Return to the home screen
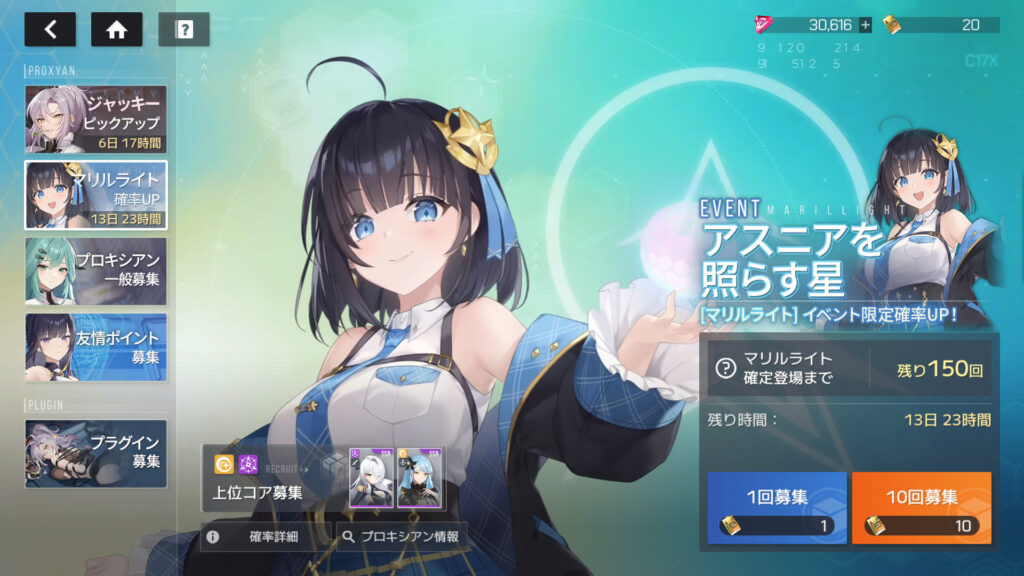Image resolution: width=1024 pixels, height=576 pixels. pos(116,29)
